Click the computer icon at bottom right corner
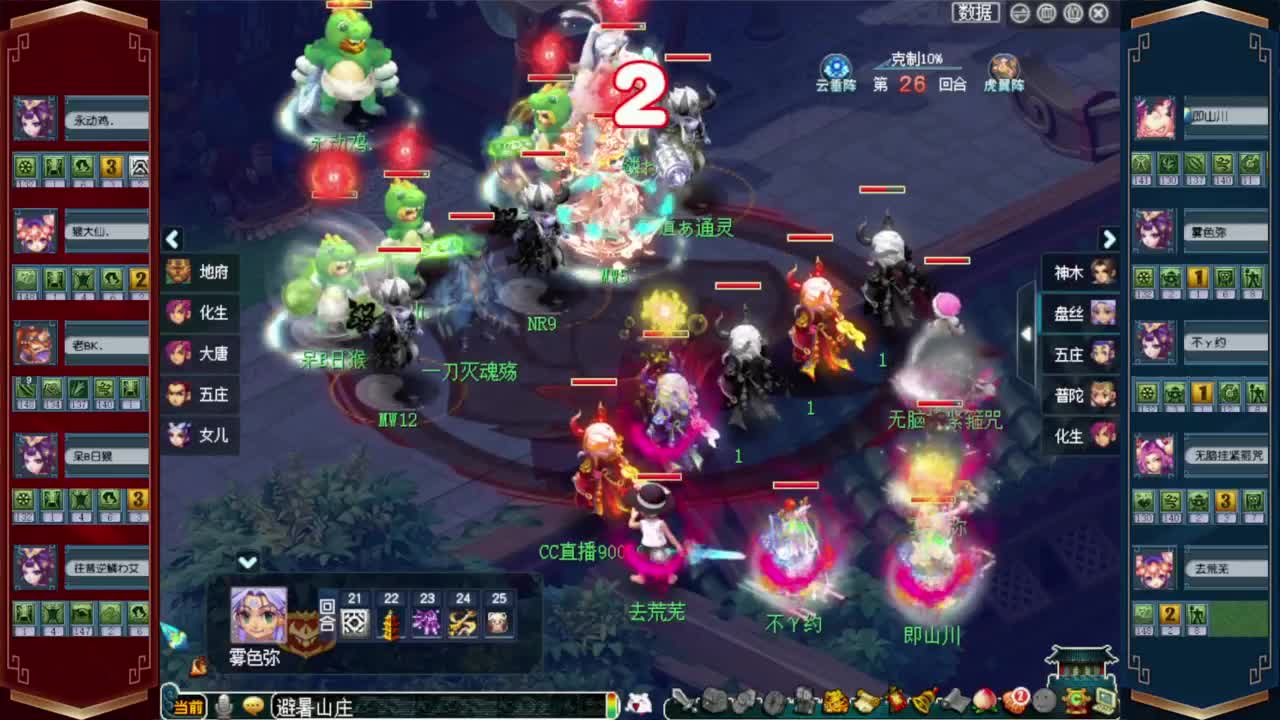The width and height of the screenshot is (1280, 720). [x=1102, y=701]
